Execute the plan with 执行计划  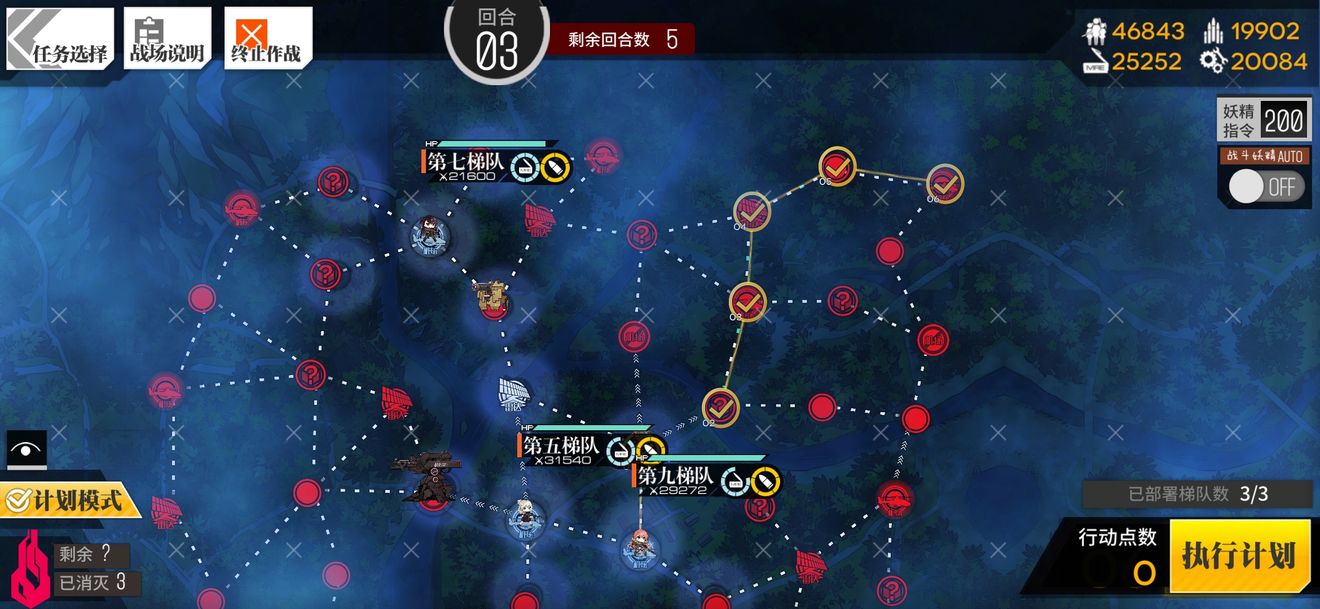click(1238, 556)
